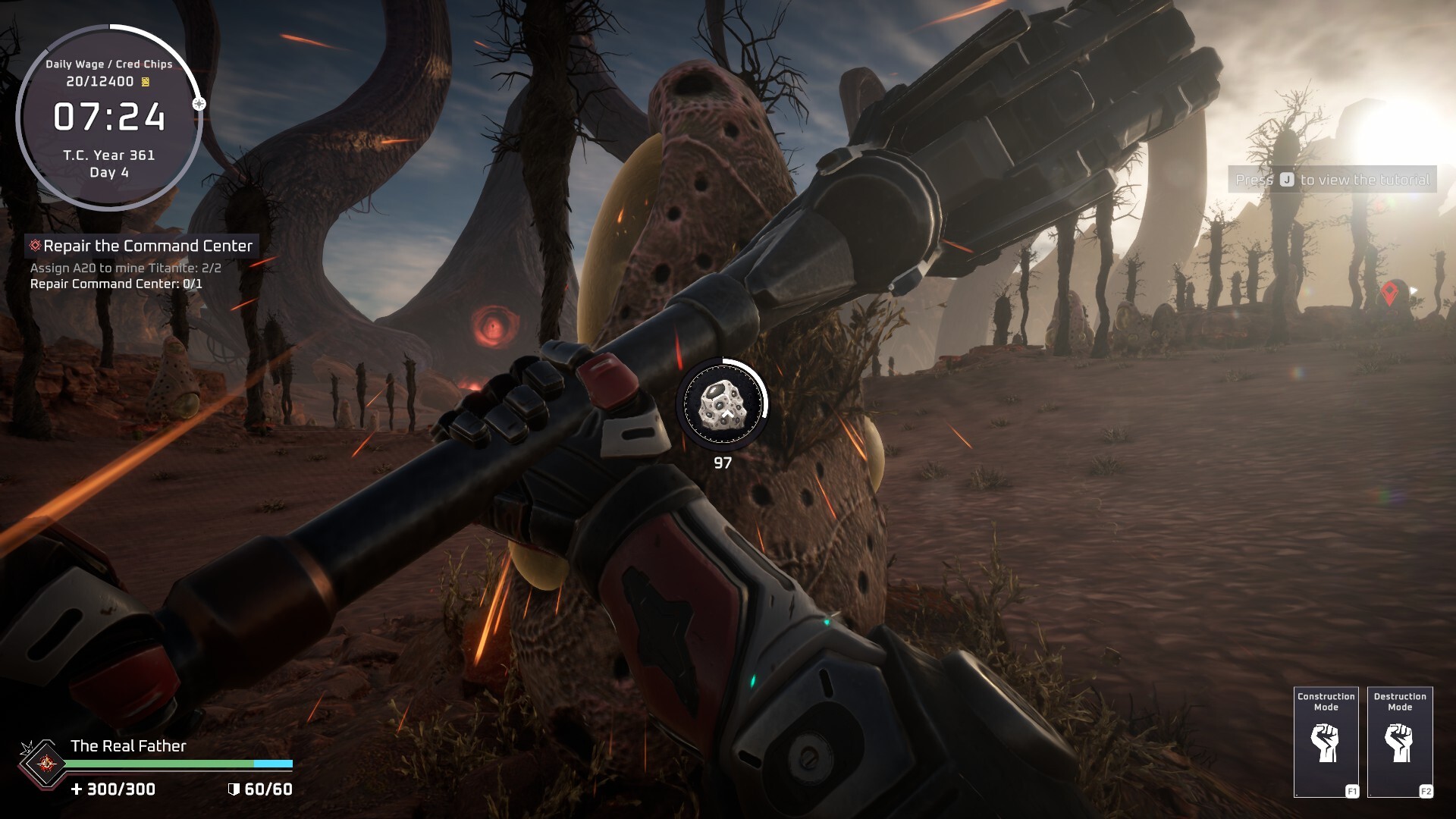Open the day and time clock dial
Viewport: 1456px width, 819px height.
[x=109, y=118]
